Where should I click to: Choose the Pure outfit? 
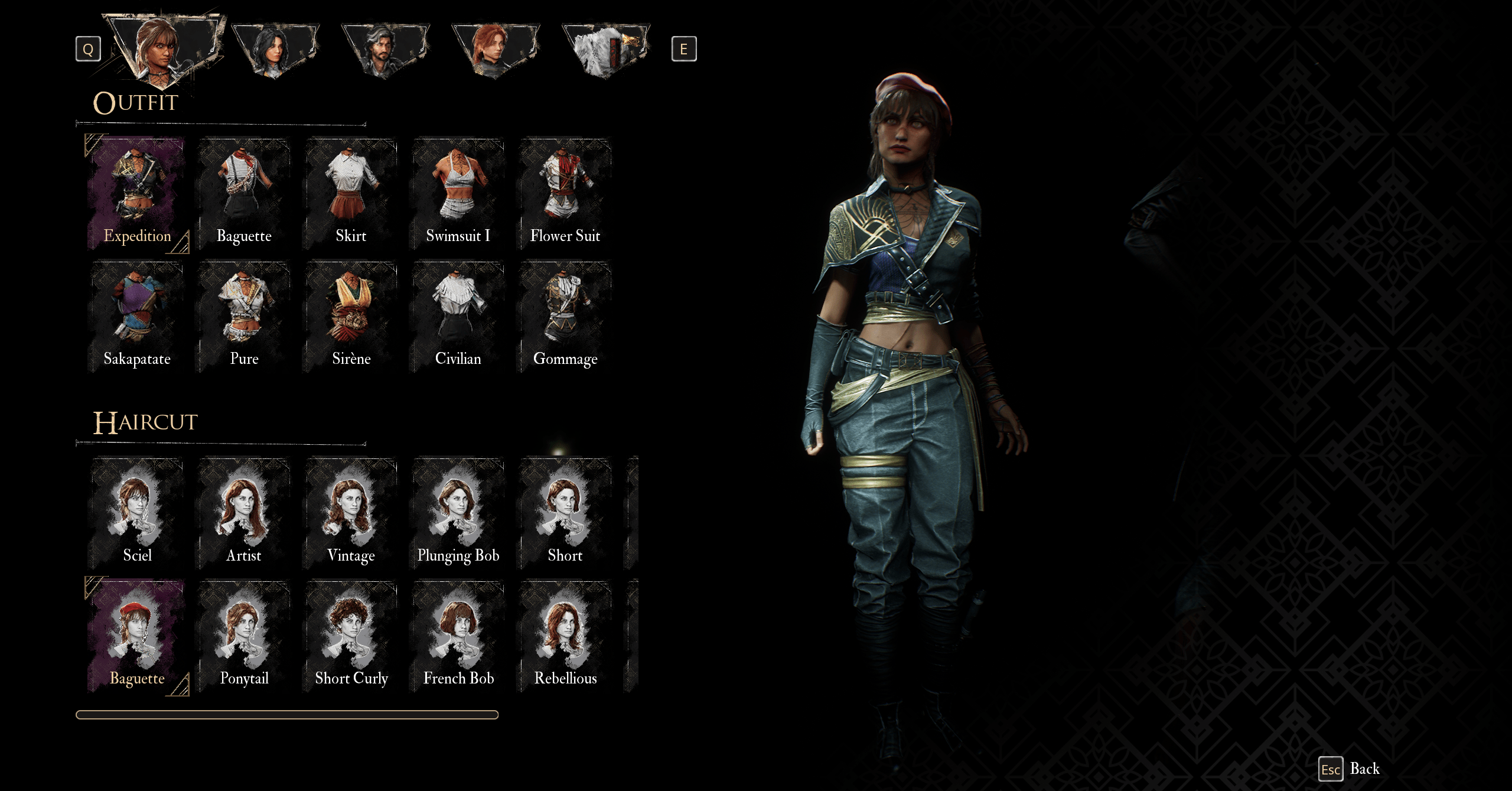pyautogui.click(x=244, y=316)
